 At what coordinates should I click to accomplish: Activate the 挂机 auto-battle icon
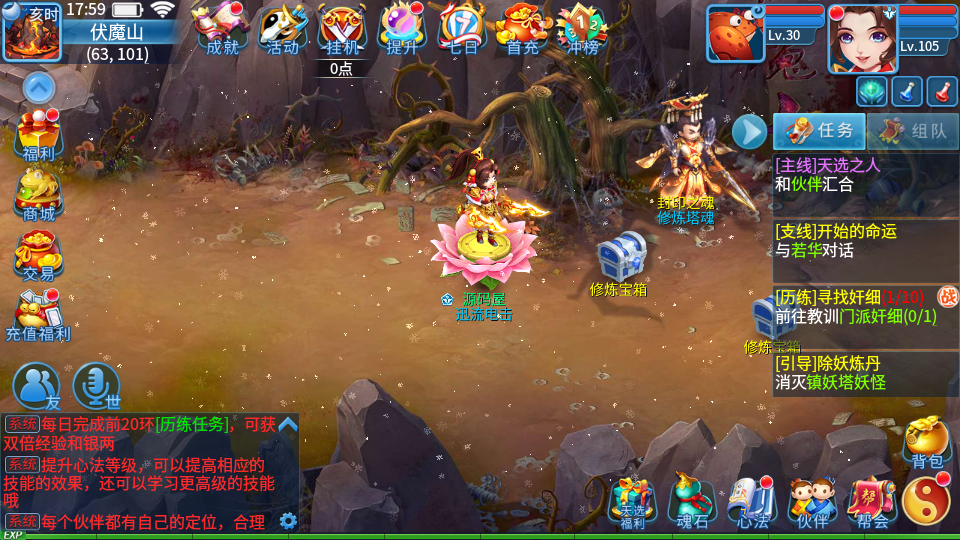tap(342, 28)
